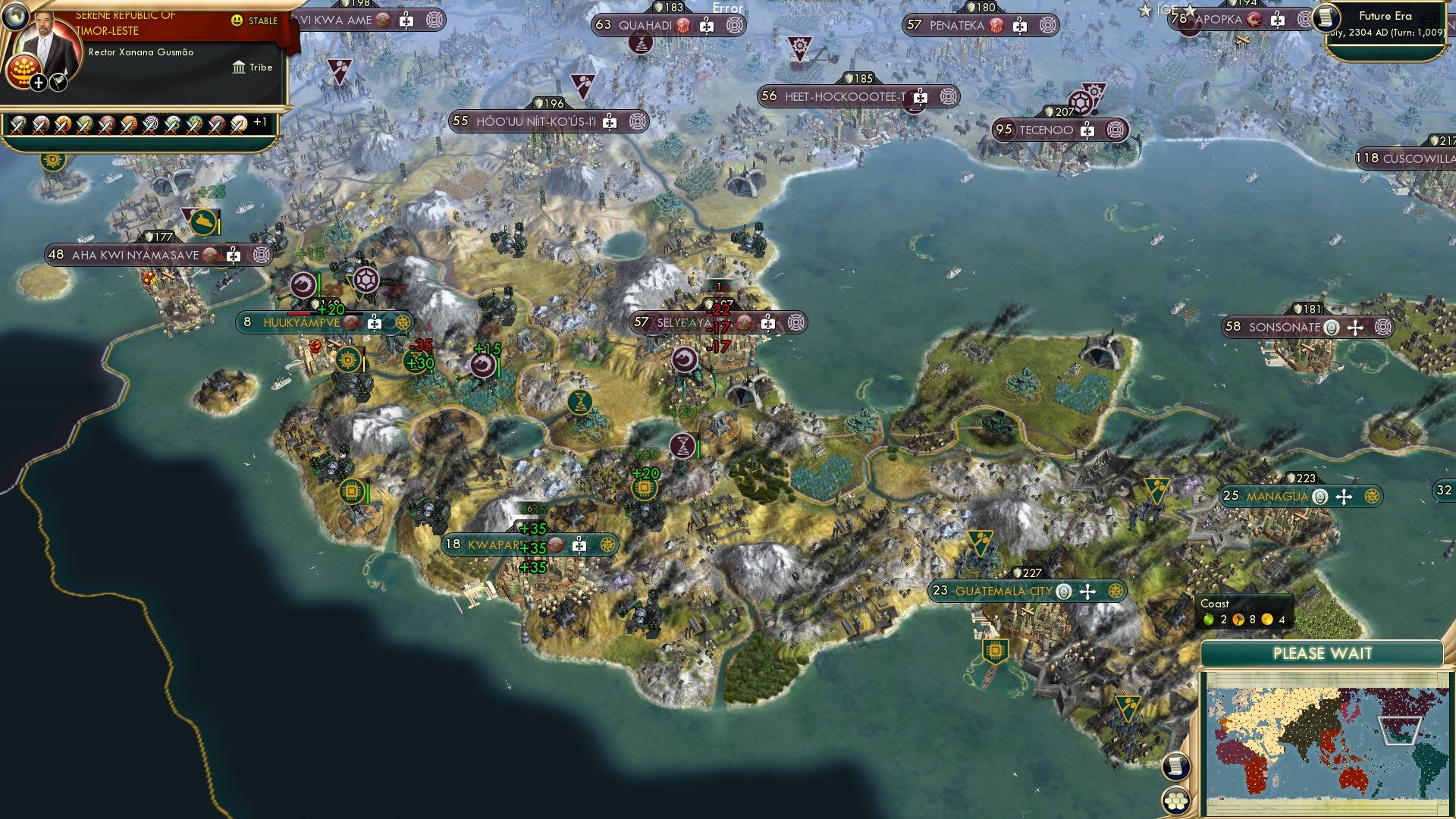Toggle the STABLE happiness smiley indicator
This screenshot has width=1456, height=819.
(x=237, y=20)
